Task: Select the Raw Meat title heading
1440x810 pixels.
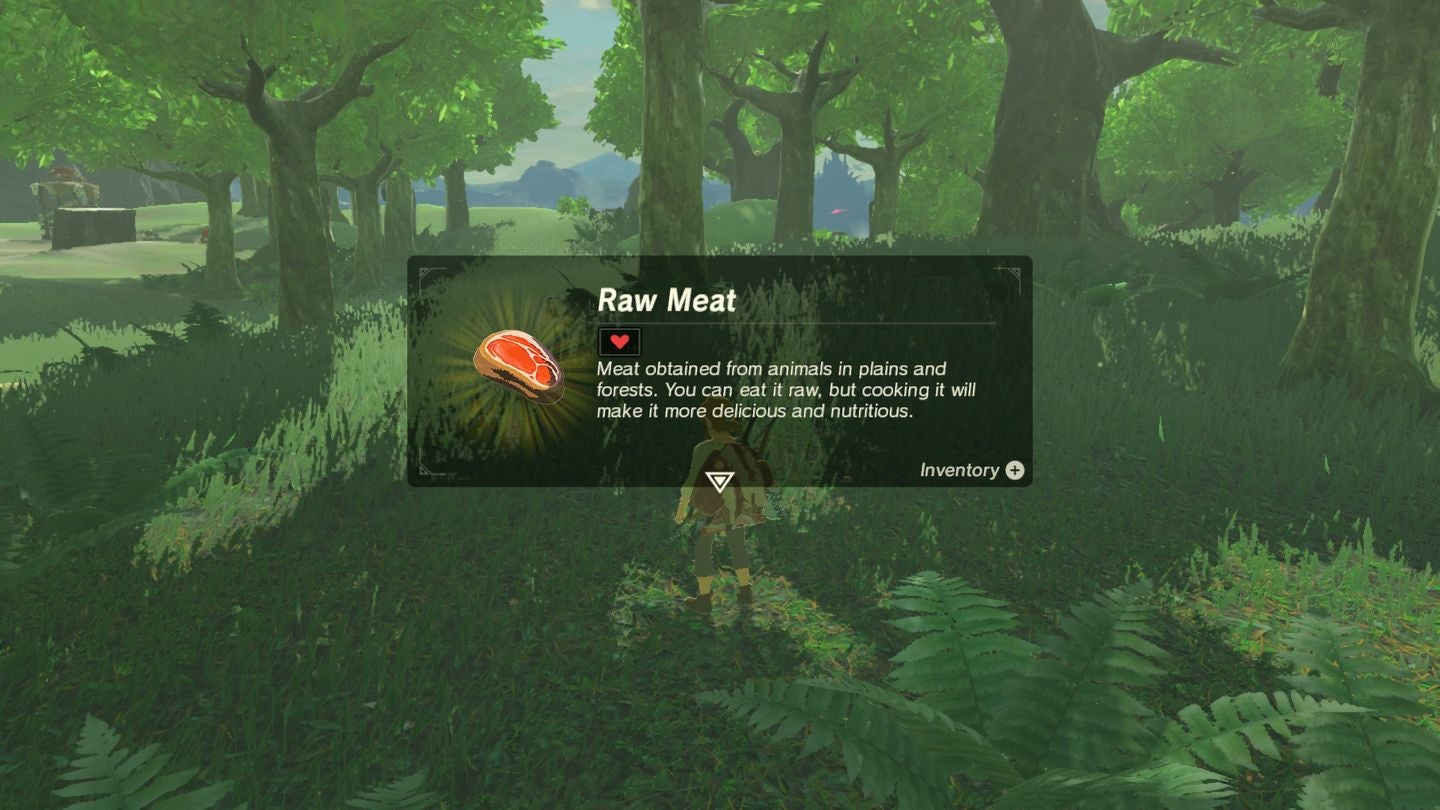Action: click(x=665, y=300)
